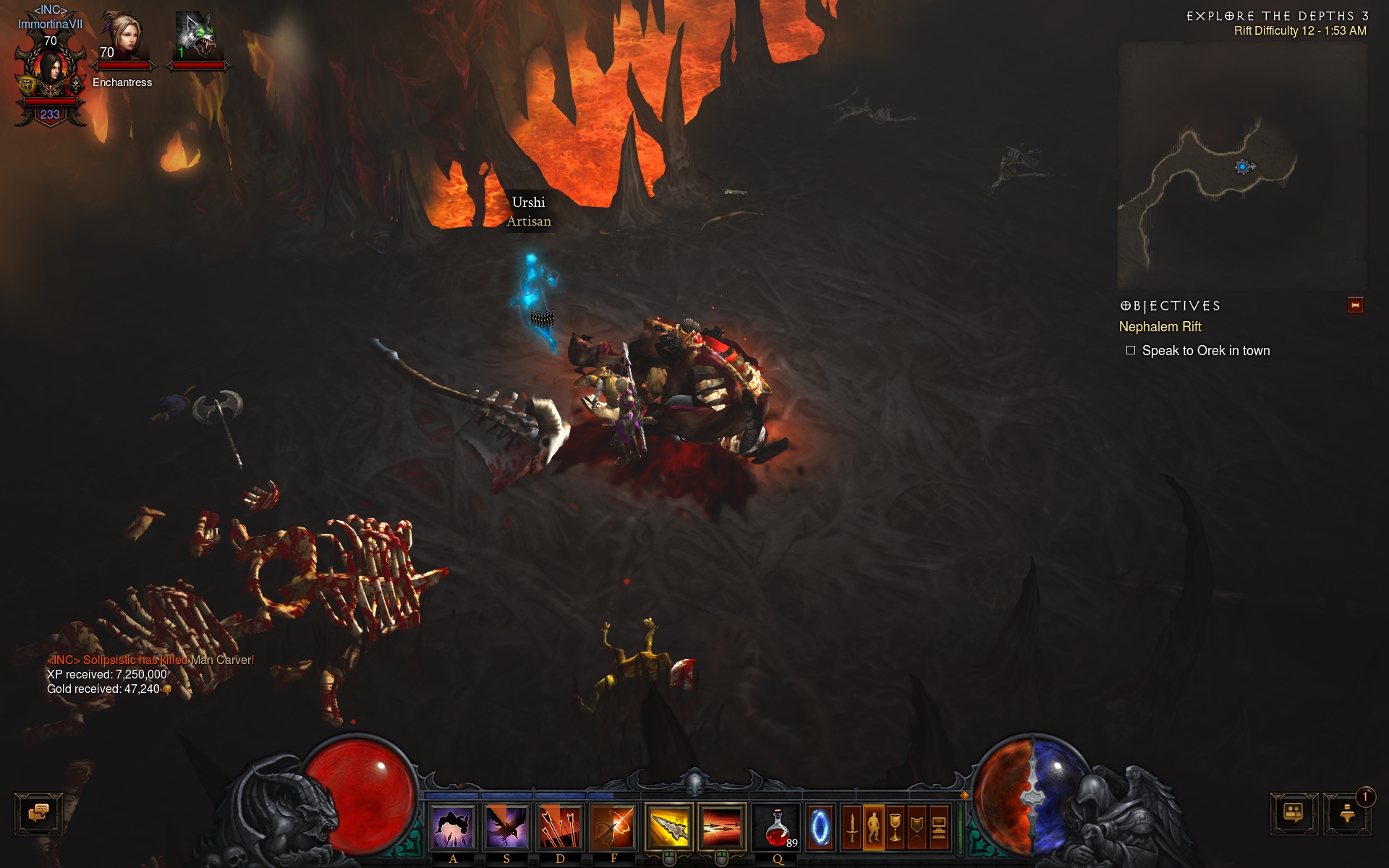Image resolution: width=1389 pixels, height=868 pixels.
Task: Use the raven Companion skill
Action: click(x=506, y=827)
